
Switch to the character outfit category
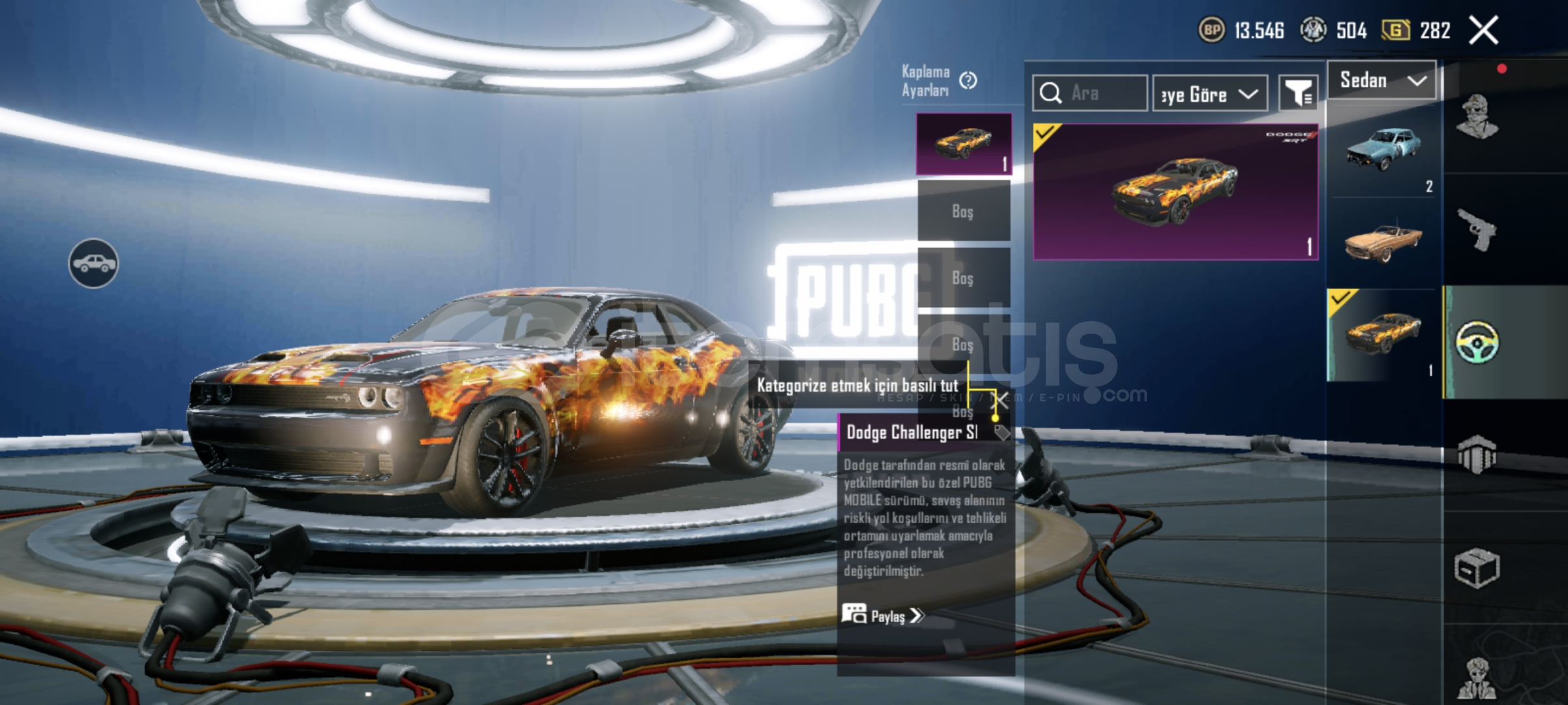(1477, 117)
